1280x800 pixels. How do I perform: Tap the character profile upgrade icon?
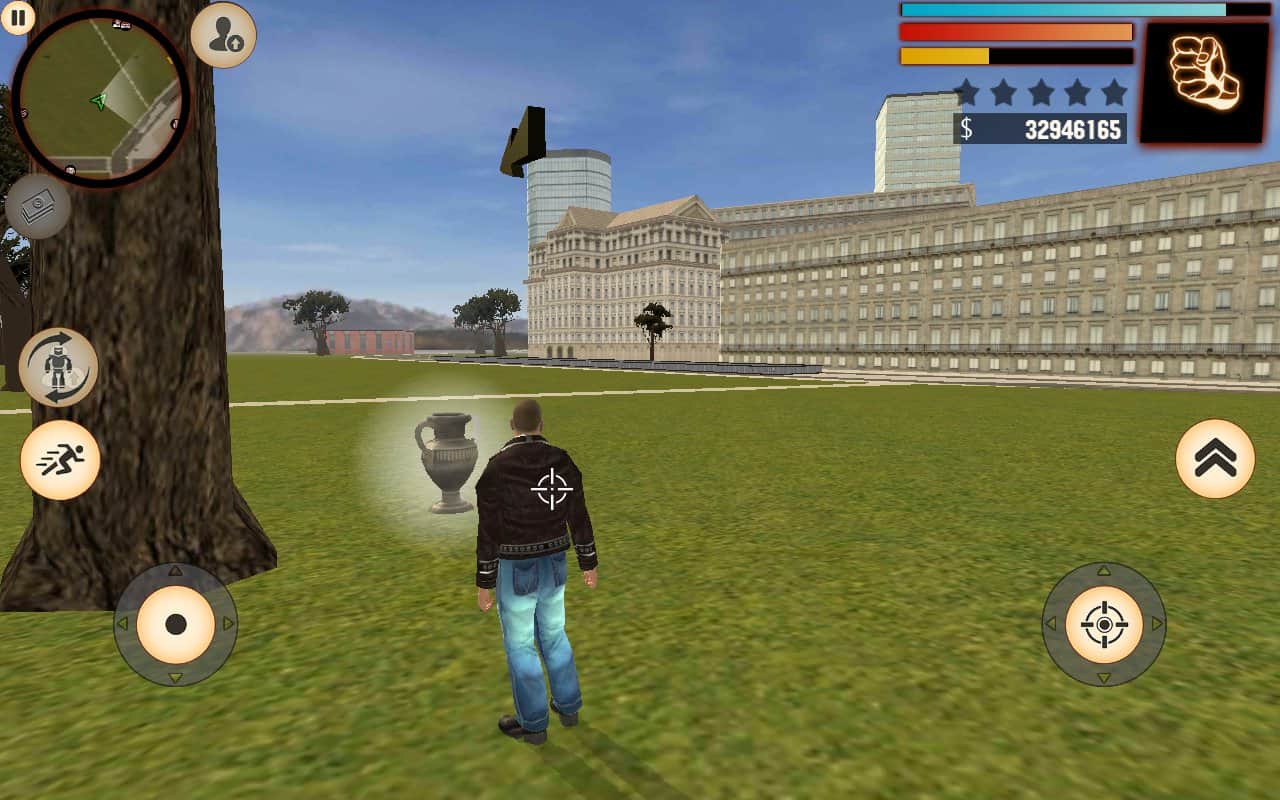223,35
